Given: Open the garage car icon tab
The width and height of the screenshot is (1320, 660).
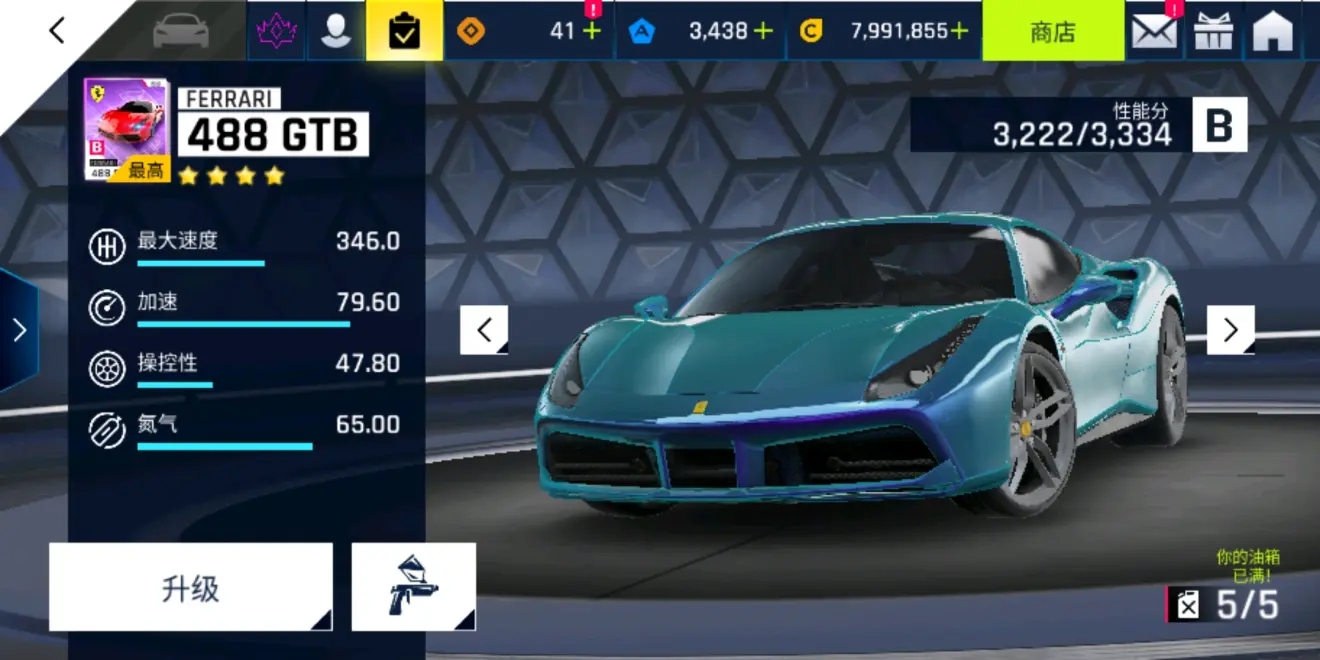Looking at the screenshot, I should pyautogui.click(x=181, y=31).
